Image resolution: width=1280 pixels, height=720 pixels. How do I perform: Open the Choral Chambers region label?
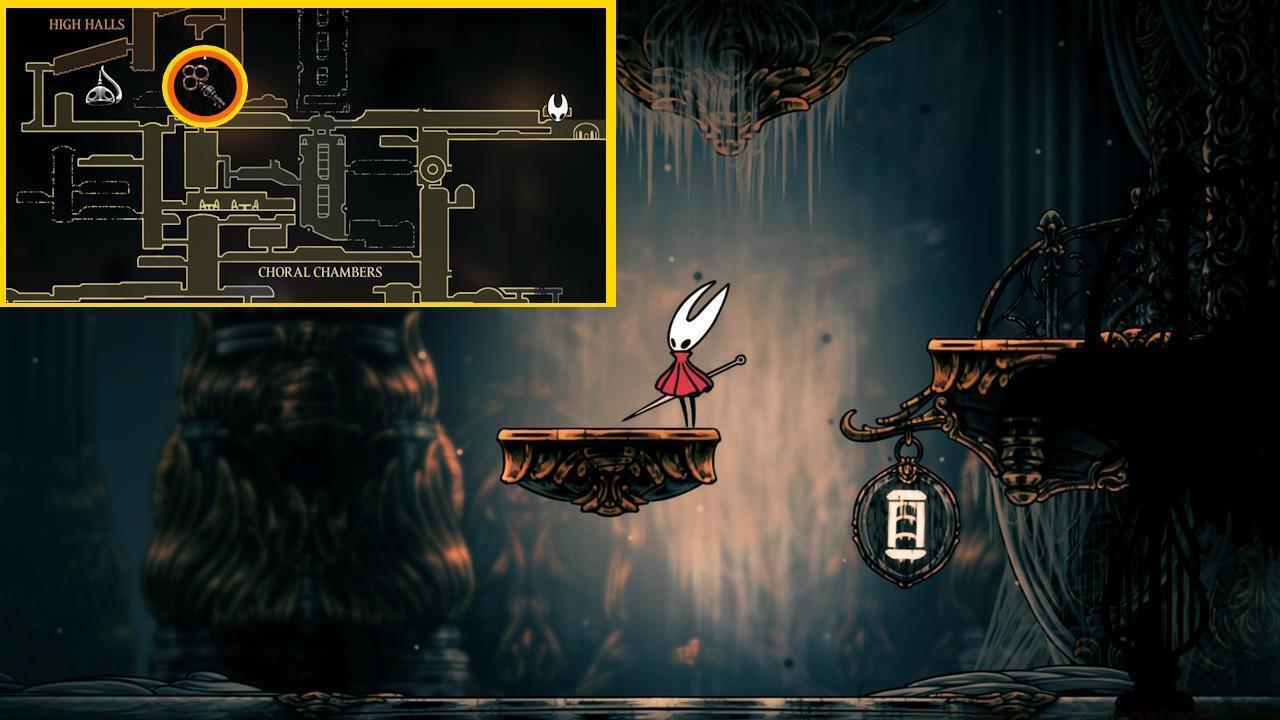click(x=320, y=271)
